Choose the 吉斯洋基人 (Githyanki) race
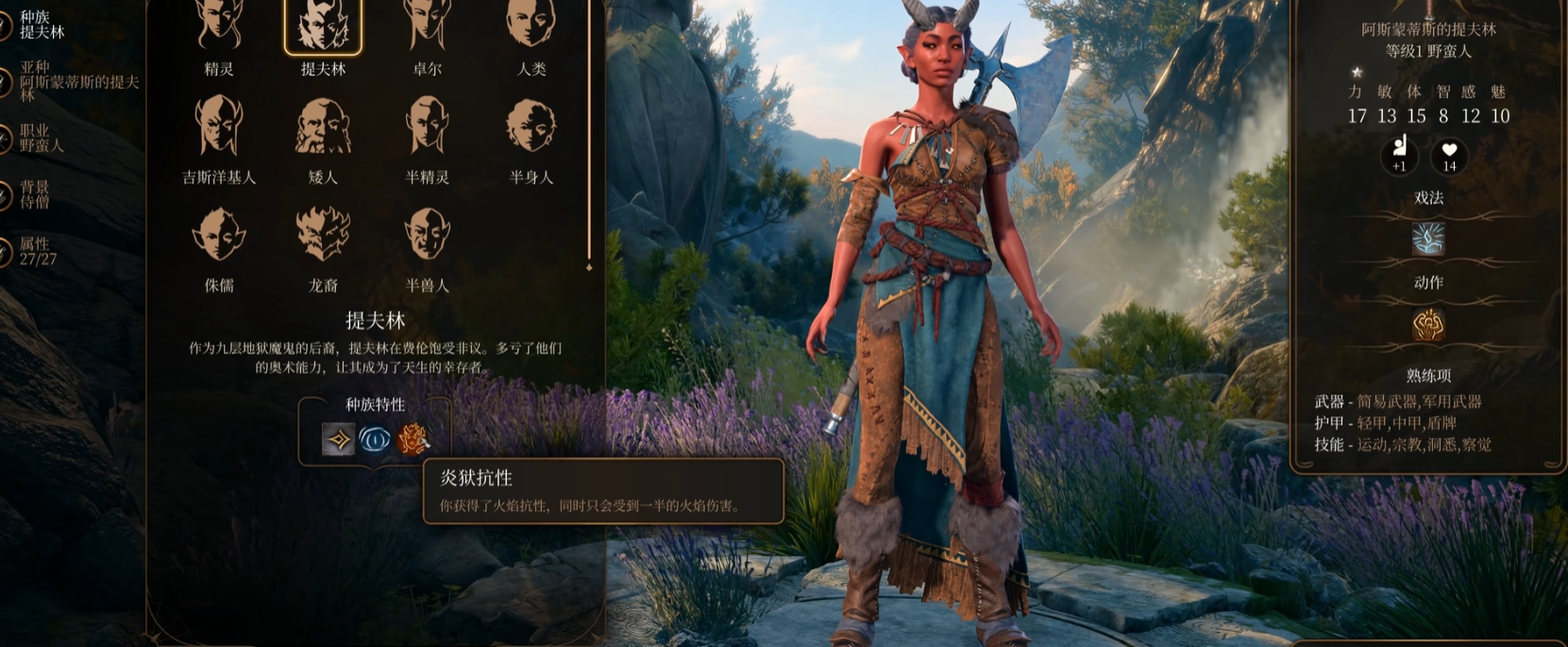The image size is (1568, 647). (219, 127)
